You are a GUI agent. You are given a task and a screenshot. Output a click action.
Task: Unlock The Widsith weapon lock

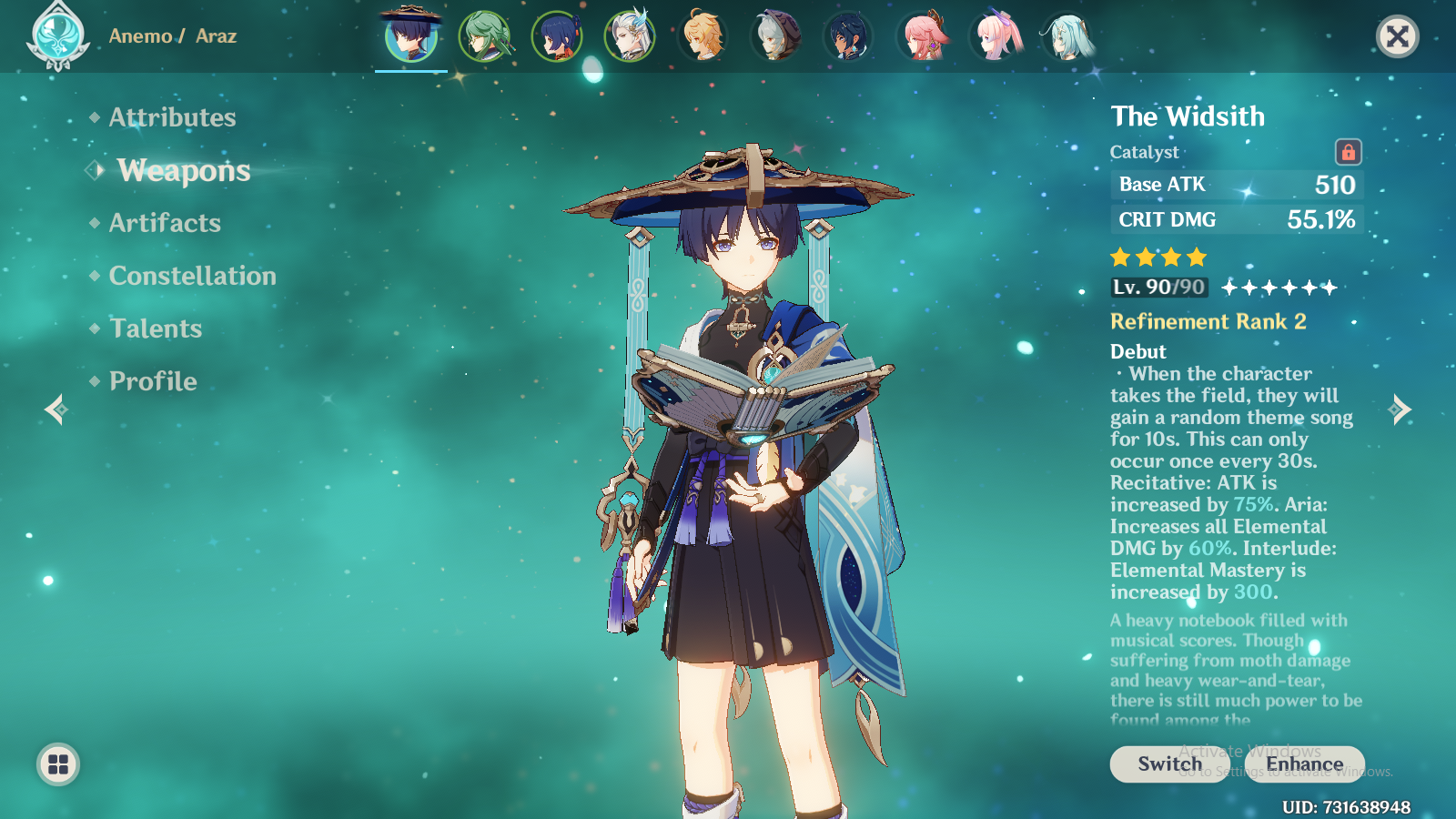point(1349,152)
